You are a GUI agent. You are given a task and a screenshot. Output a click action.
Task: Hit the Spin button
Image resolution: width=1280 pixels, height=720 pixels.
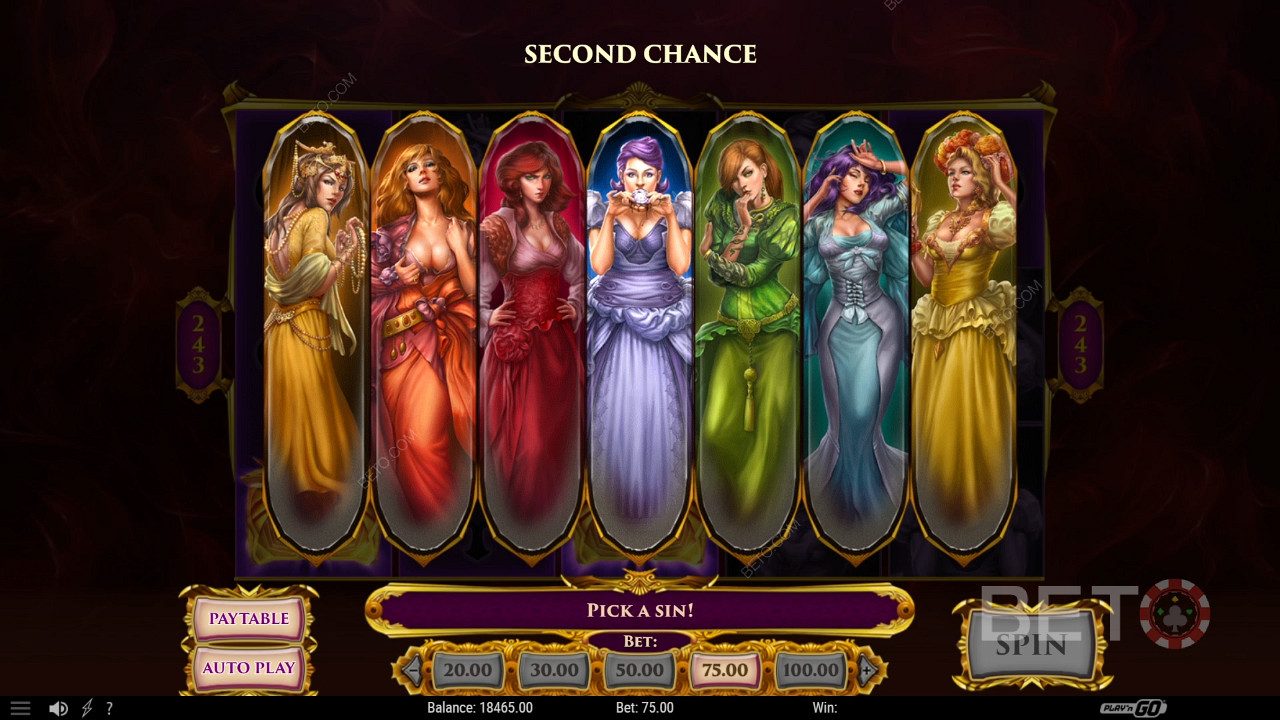pyautogui.click(x=1031, y=644)
